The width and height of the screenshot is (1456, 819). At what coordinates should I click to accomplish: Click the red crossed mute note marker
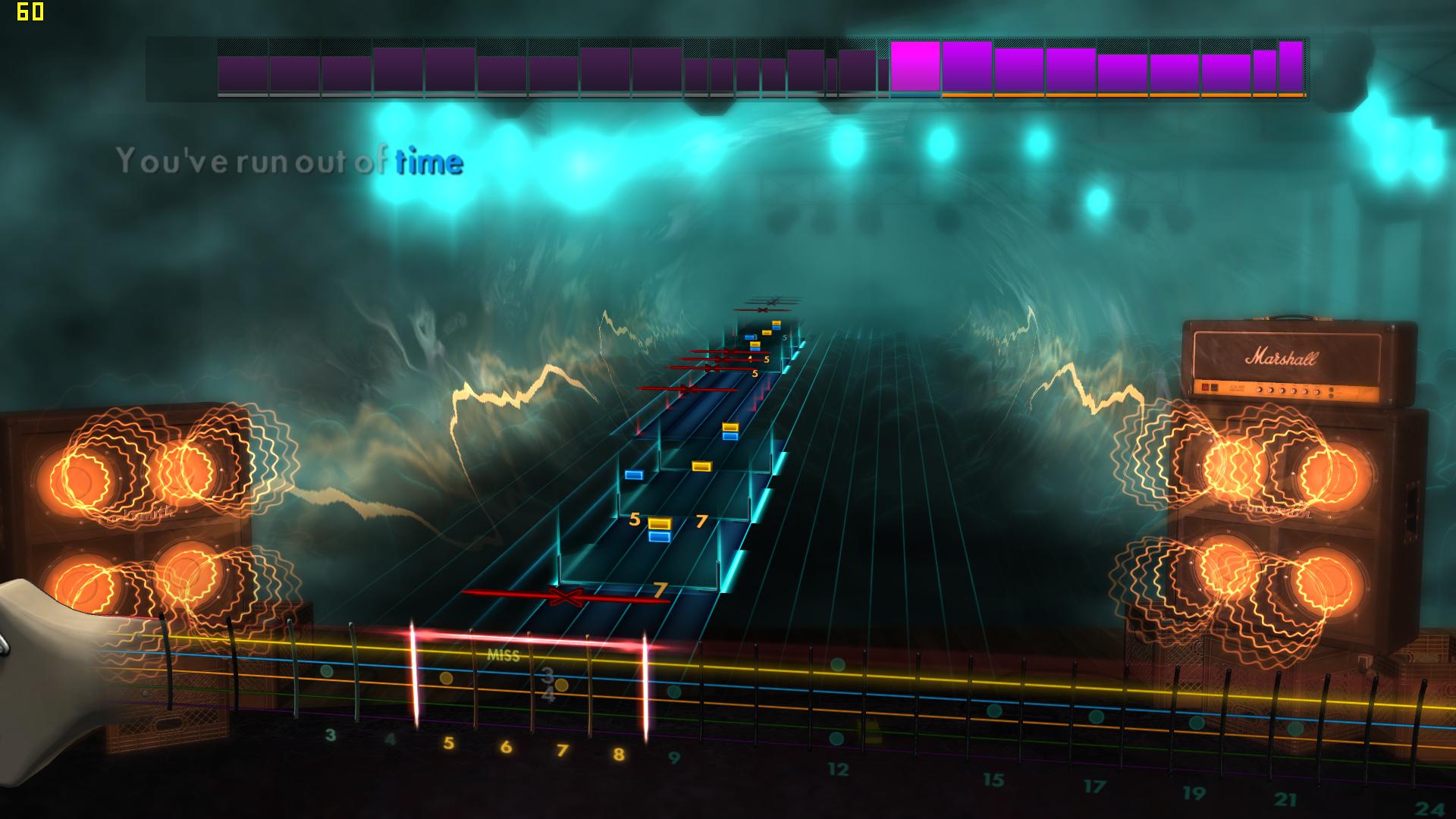coord(565,598)
